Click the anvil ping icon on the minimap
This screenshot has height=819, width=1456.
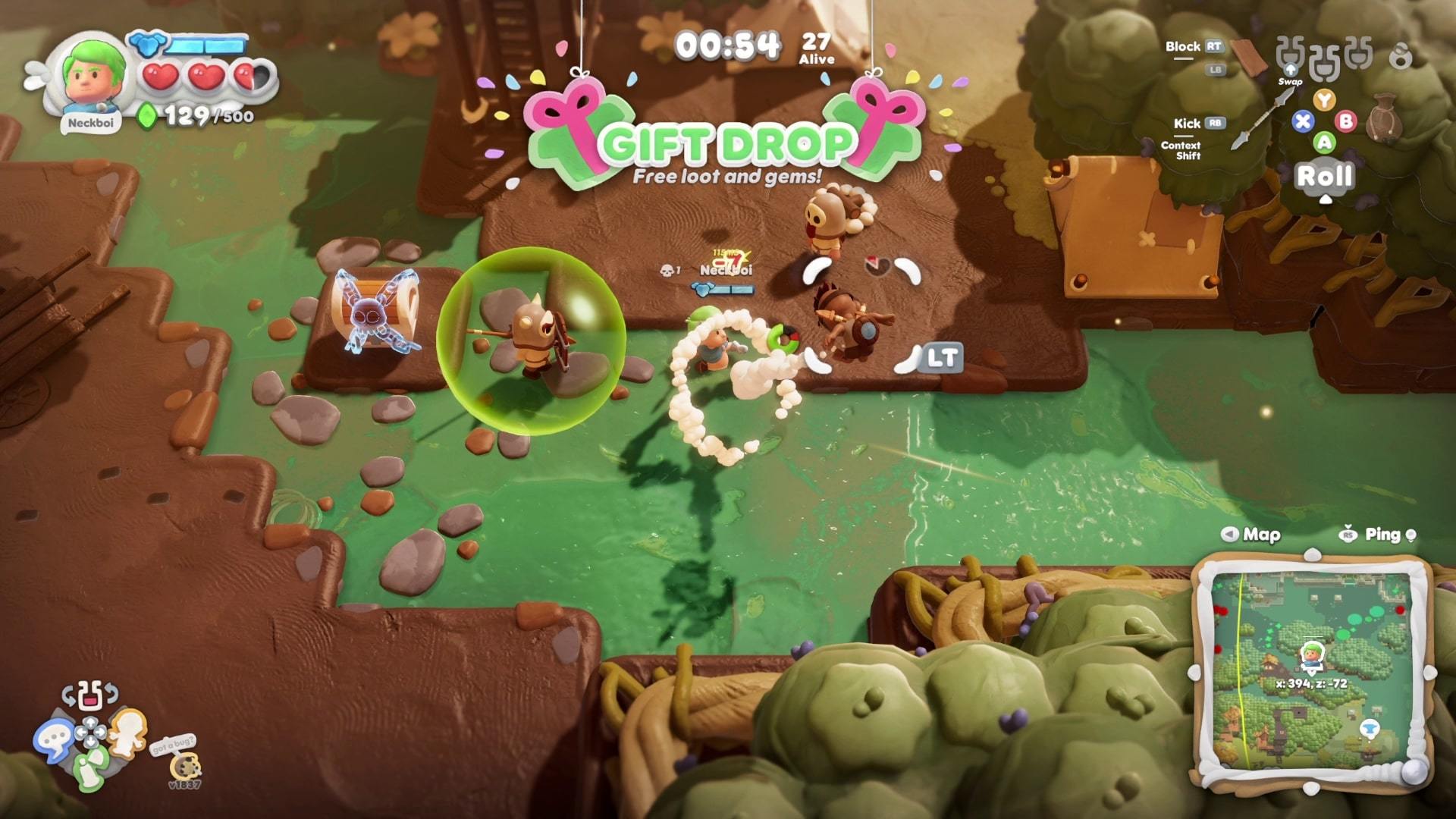(1370, 728)
